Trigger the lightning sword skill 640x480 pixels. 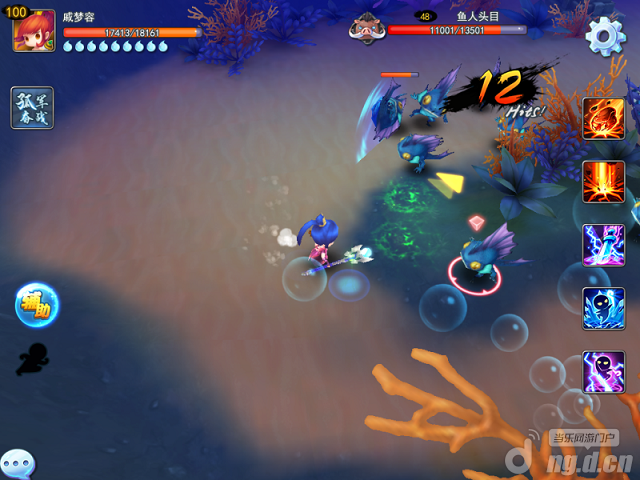[604, 245]
